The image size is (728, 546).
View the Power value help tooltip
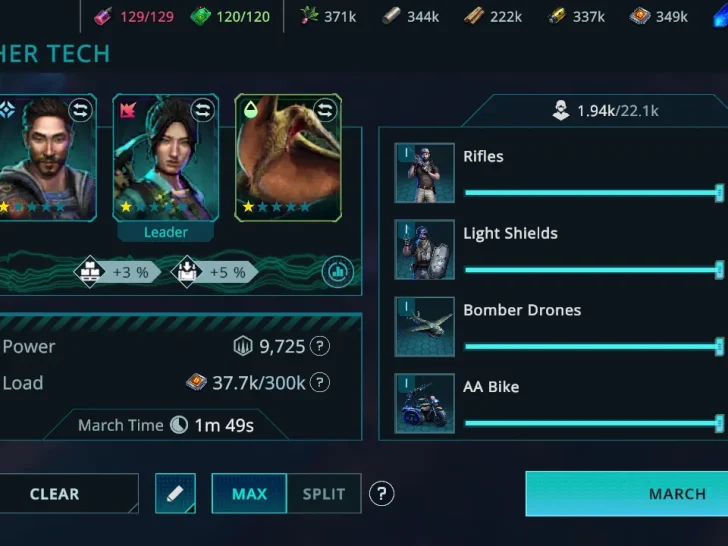point(319,347)
